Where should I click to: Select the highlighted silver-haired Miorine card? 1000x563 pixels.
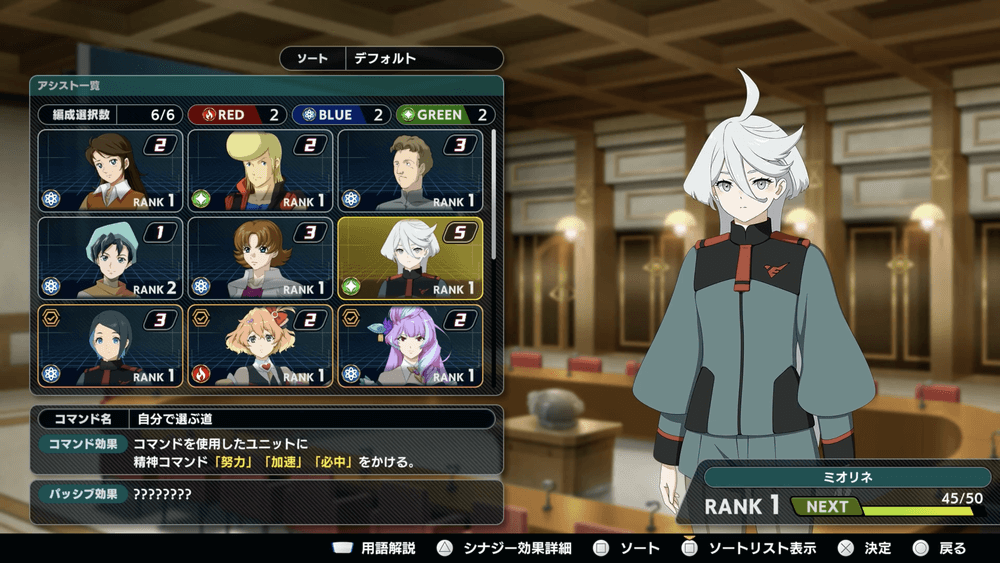click(410, 258)
